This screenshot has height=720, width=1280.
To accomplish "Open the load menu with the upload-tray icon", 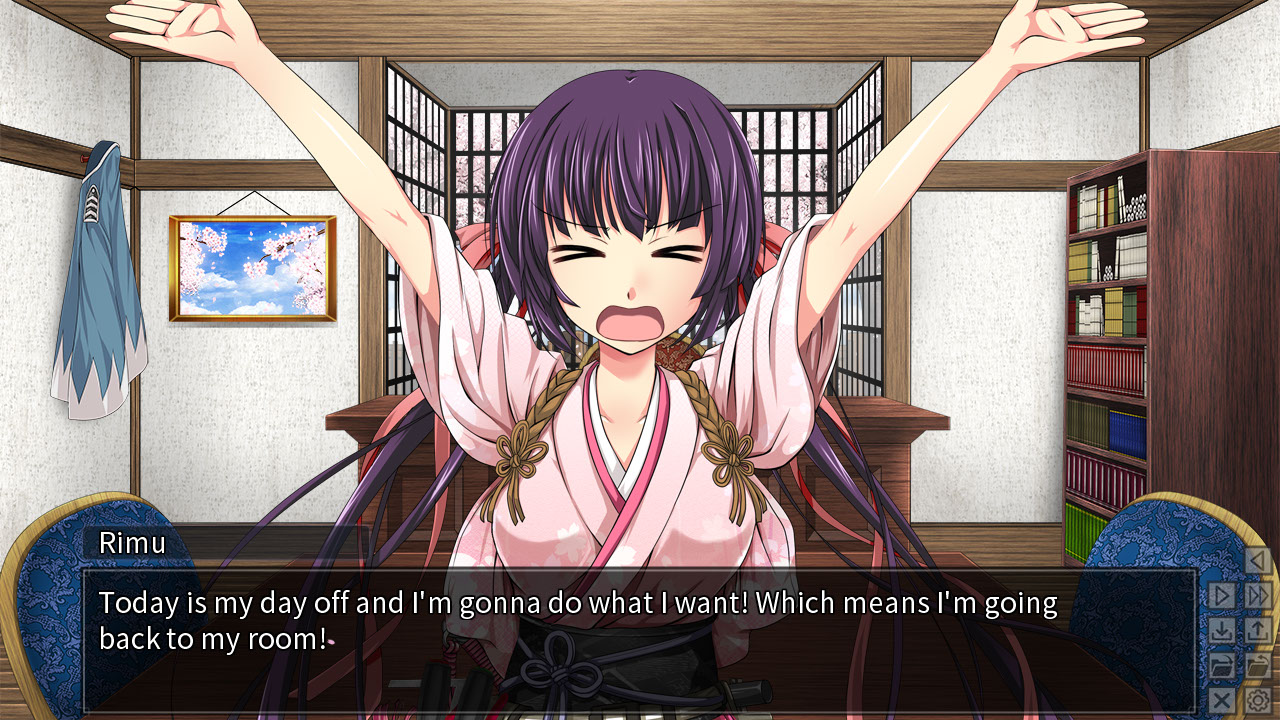I will click(x=1257, y=631).
